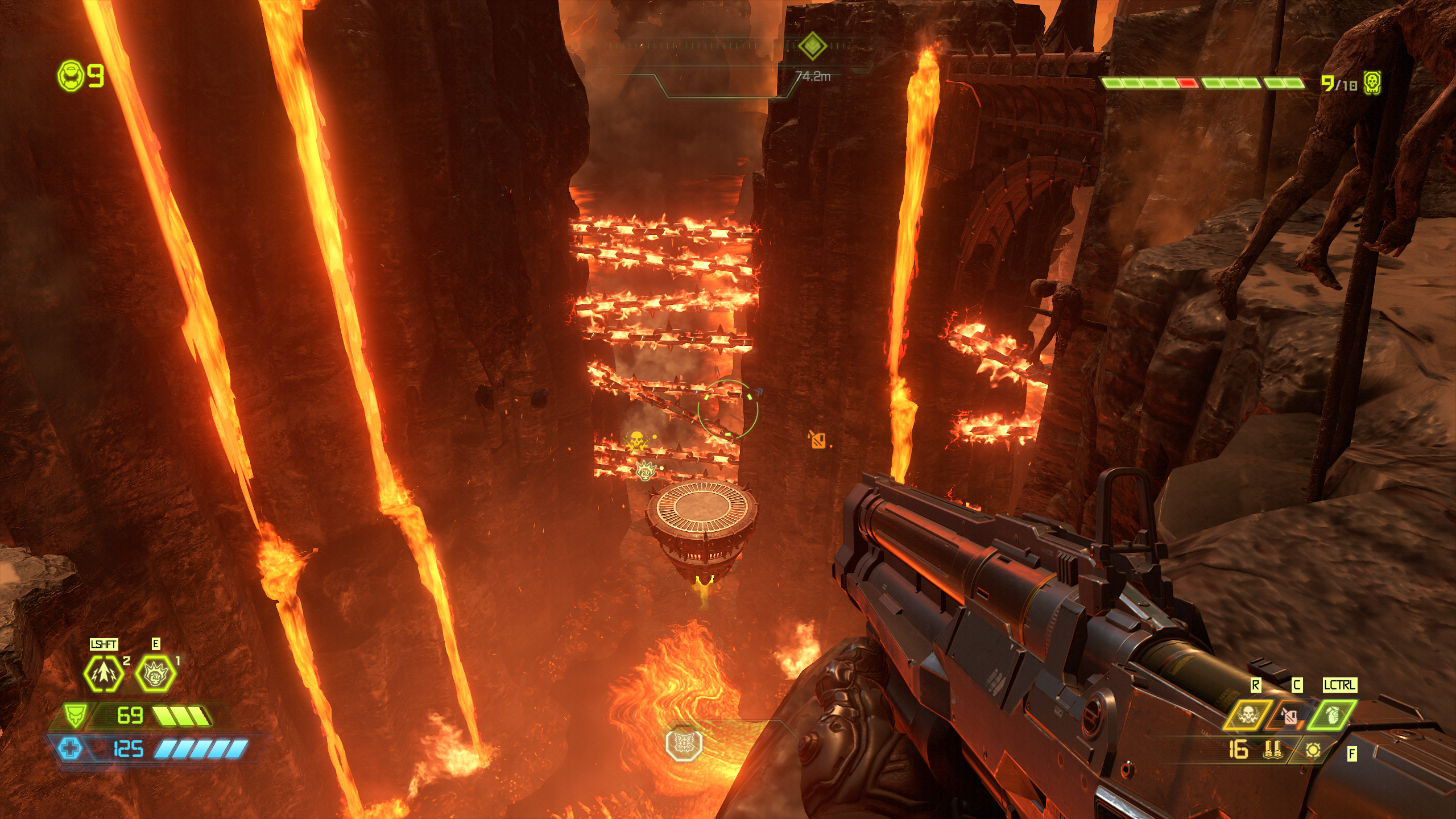Toggle the weapon mod sun-shaped icon
Viewport: 1456px width, 819px height.
coord(1313,751)
